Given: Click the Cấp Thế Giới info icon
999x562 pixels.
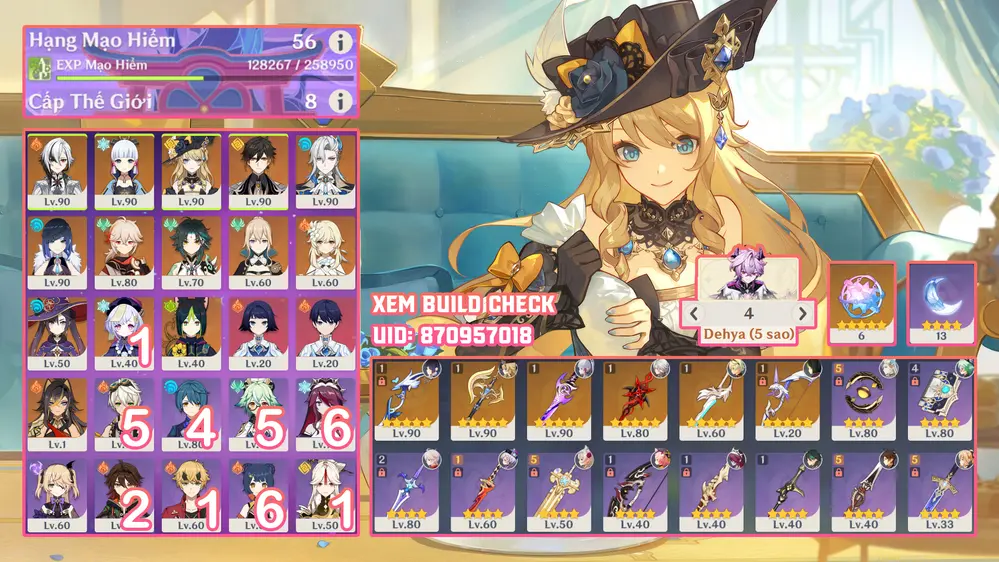Looking at the screenshot, I should (342, 101).
